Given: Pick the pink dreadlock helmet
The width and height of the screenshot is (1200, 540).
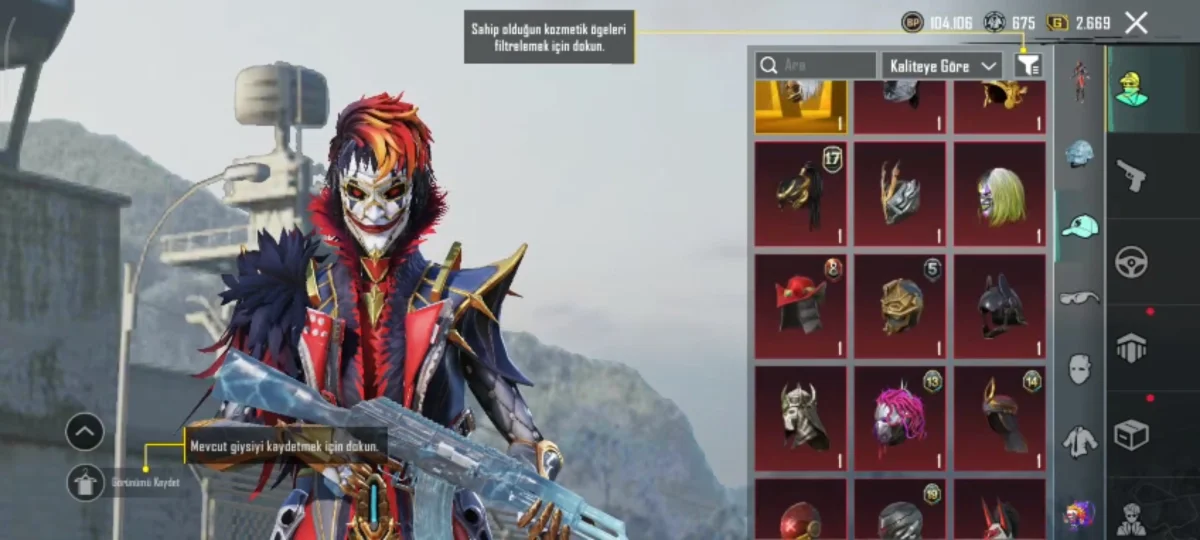Looking at the screenshot, I should click(899, 418).
